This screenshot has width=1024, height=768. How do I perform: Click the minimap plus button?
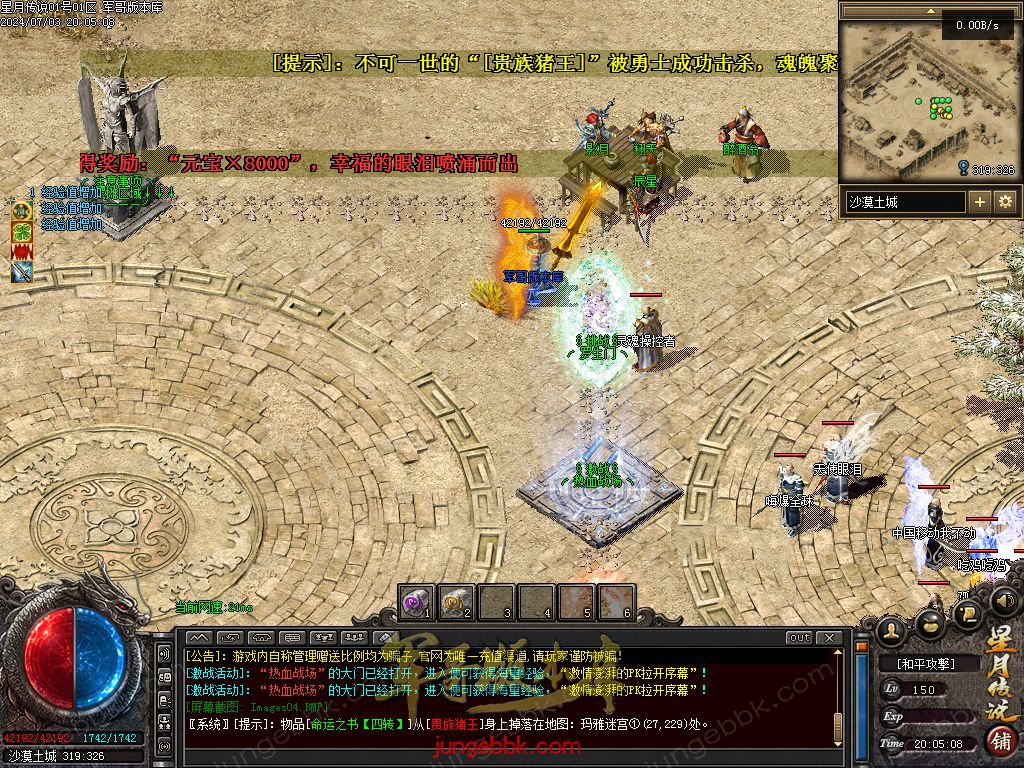(x=980, y=202)
